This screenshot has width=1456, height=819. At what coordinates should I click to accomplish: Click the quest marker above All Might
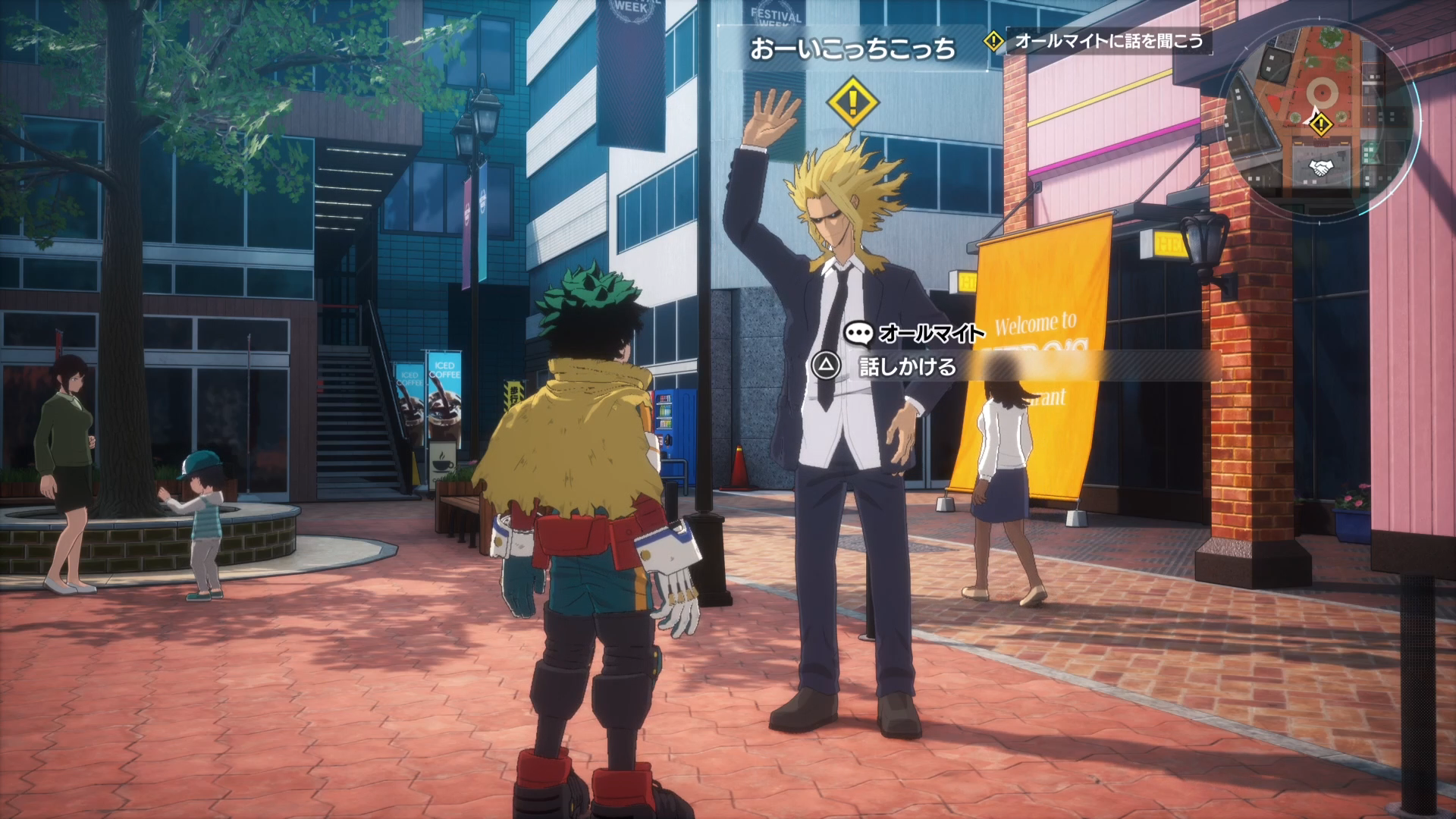click(x=852, y=102)
